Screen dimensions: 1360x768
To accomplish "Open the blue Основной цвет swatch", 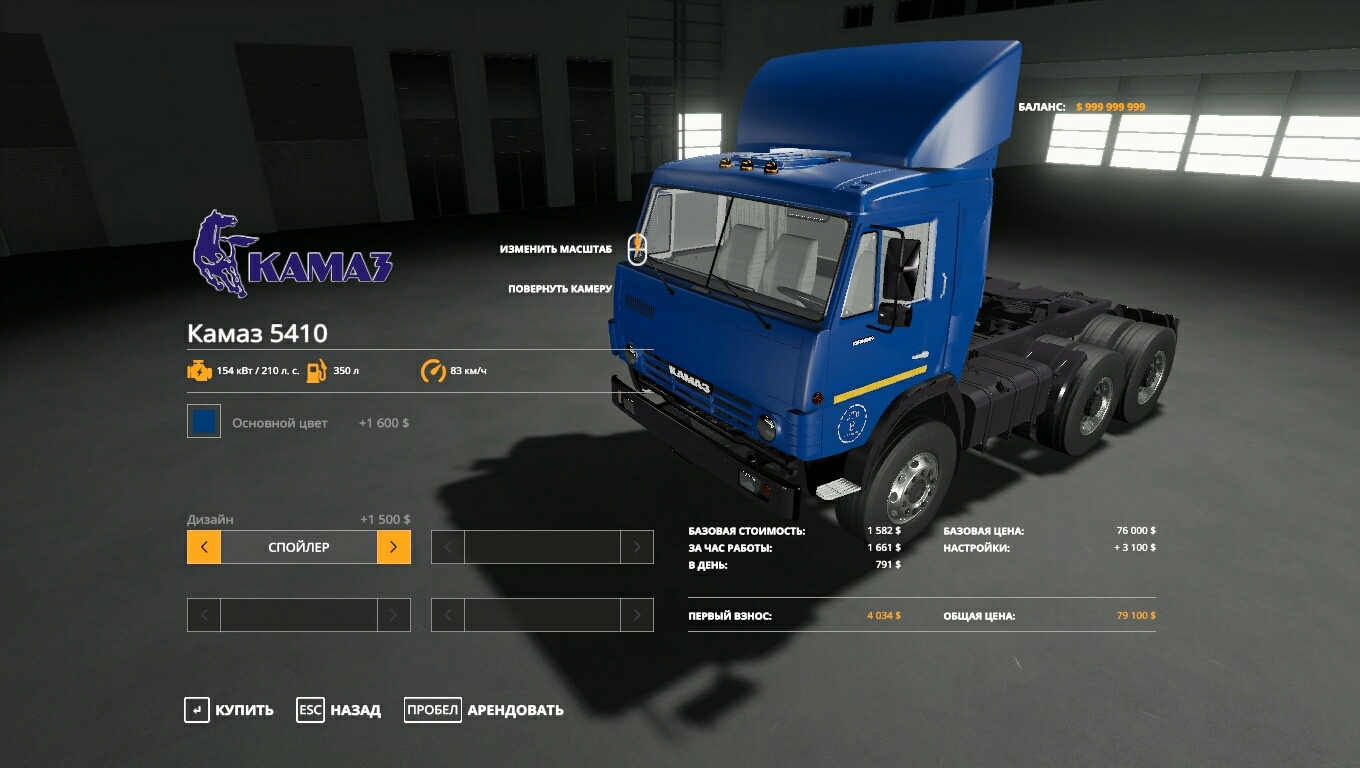I will 204,422.
